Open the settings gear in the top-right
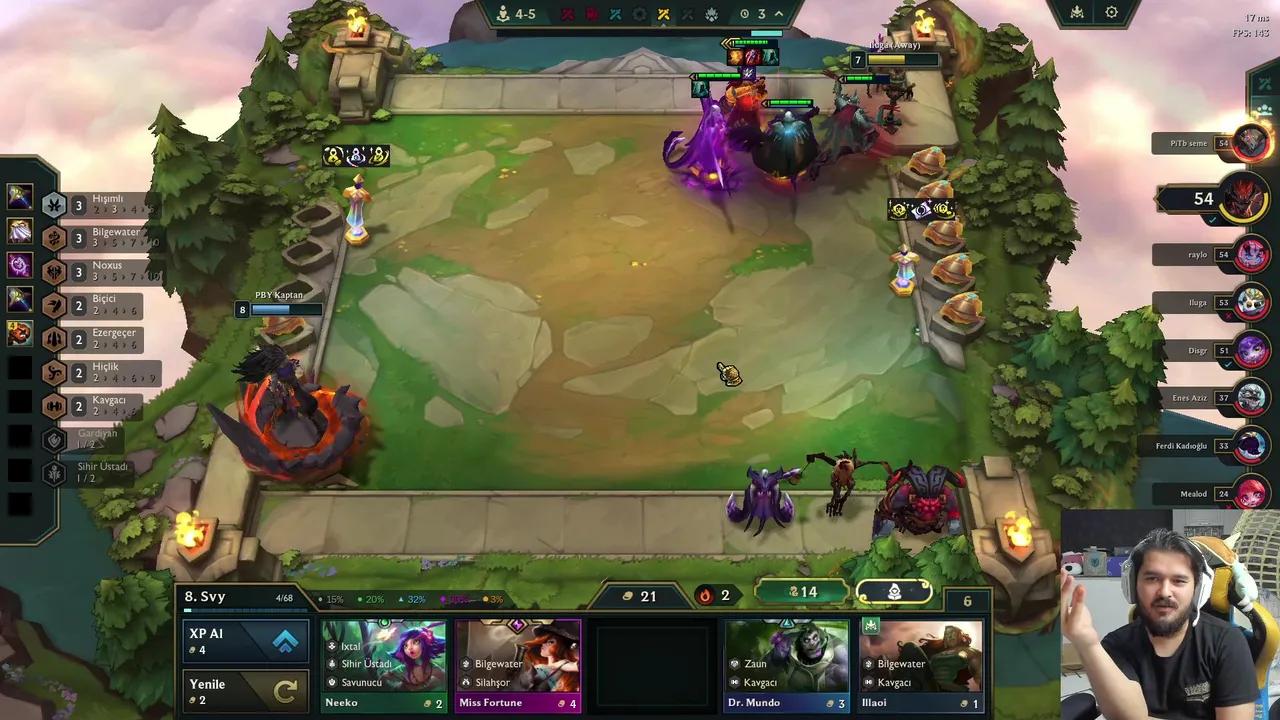Image resolution: width=1280 pixels, height=720 pixels. 1112,12
